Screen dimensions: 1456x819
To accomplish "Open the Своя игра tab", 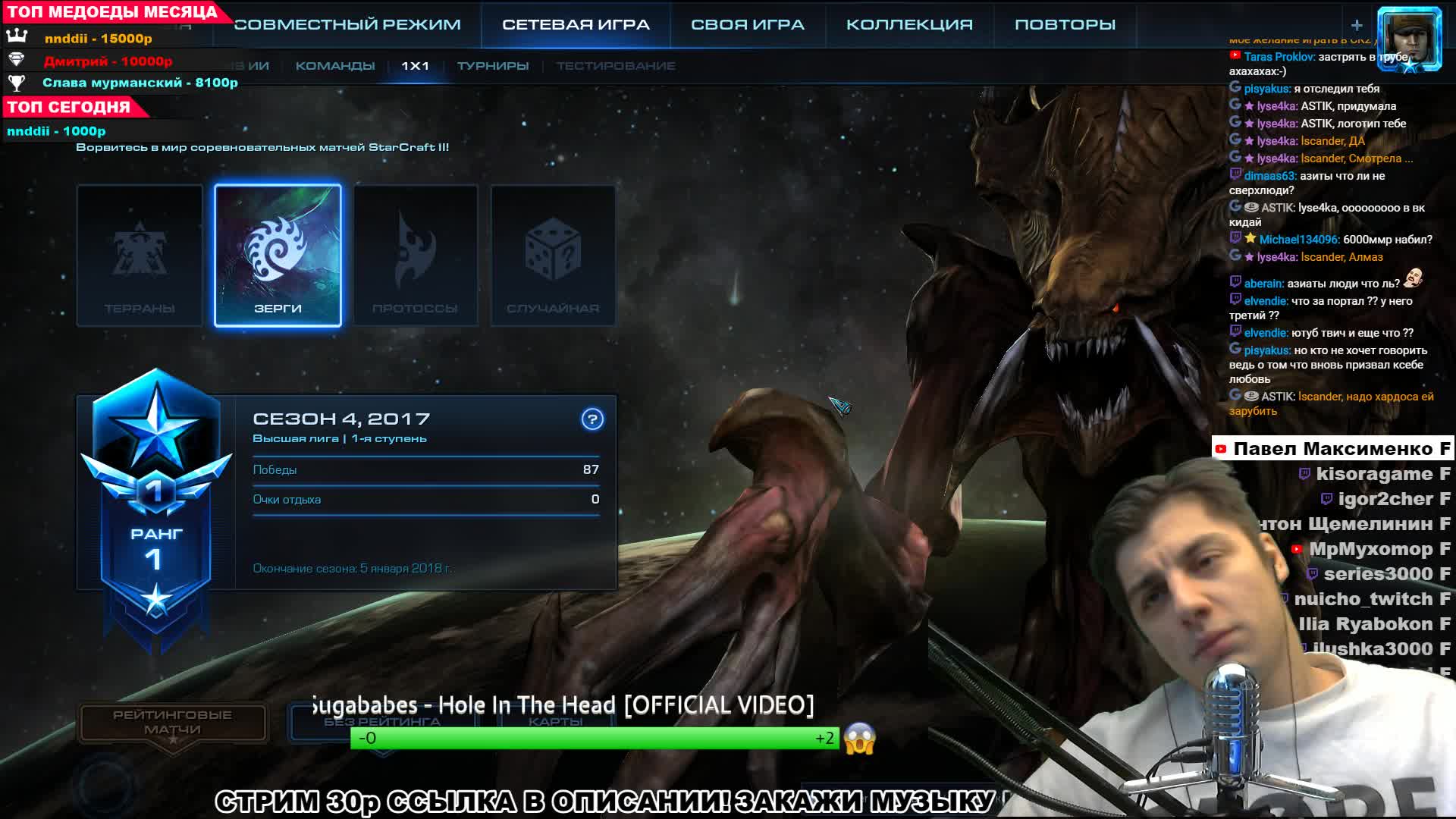I will 747,24.
